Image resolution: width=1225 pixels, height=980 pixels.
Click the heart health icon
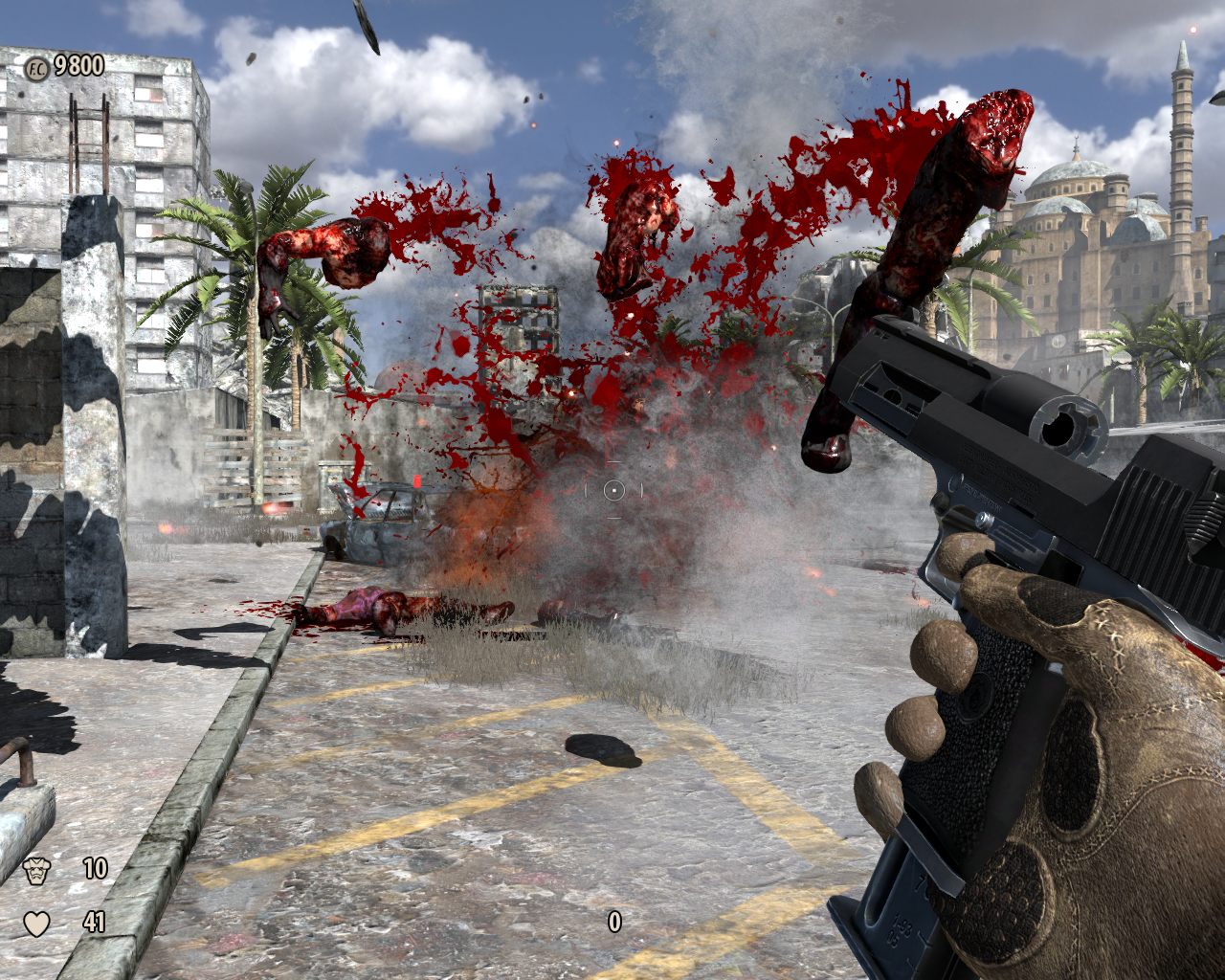point(36,924)
